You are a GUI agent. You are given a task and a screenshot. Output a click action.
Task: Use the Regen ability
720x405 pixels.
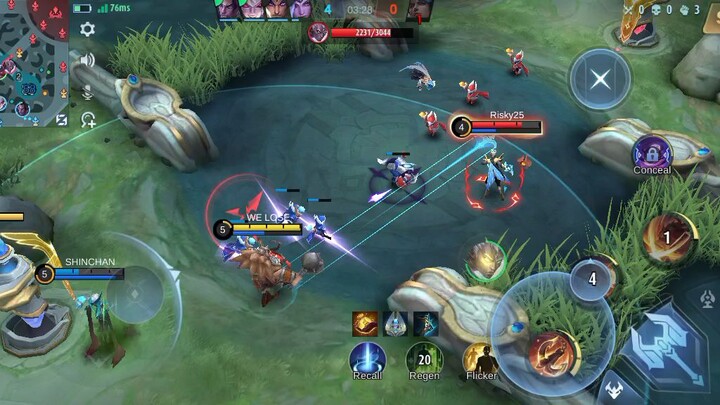click(x=424, y=358)
